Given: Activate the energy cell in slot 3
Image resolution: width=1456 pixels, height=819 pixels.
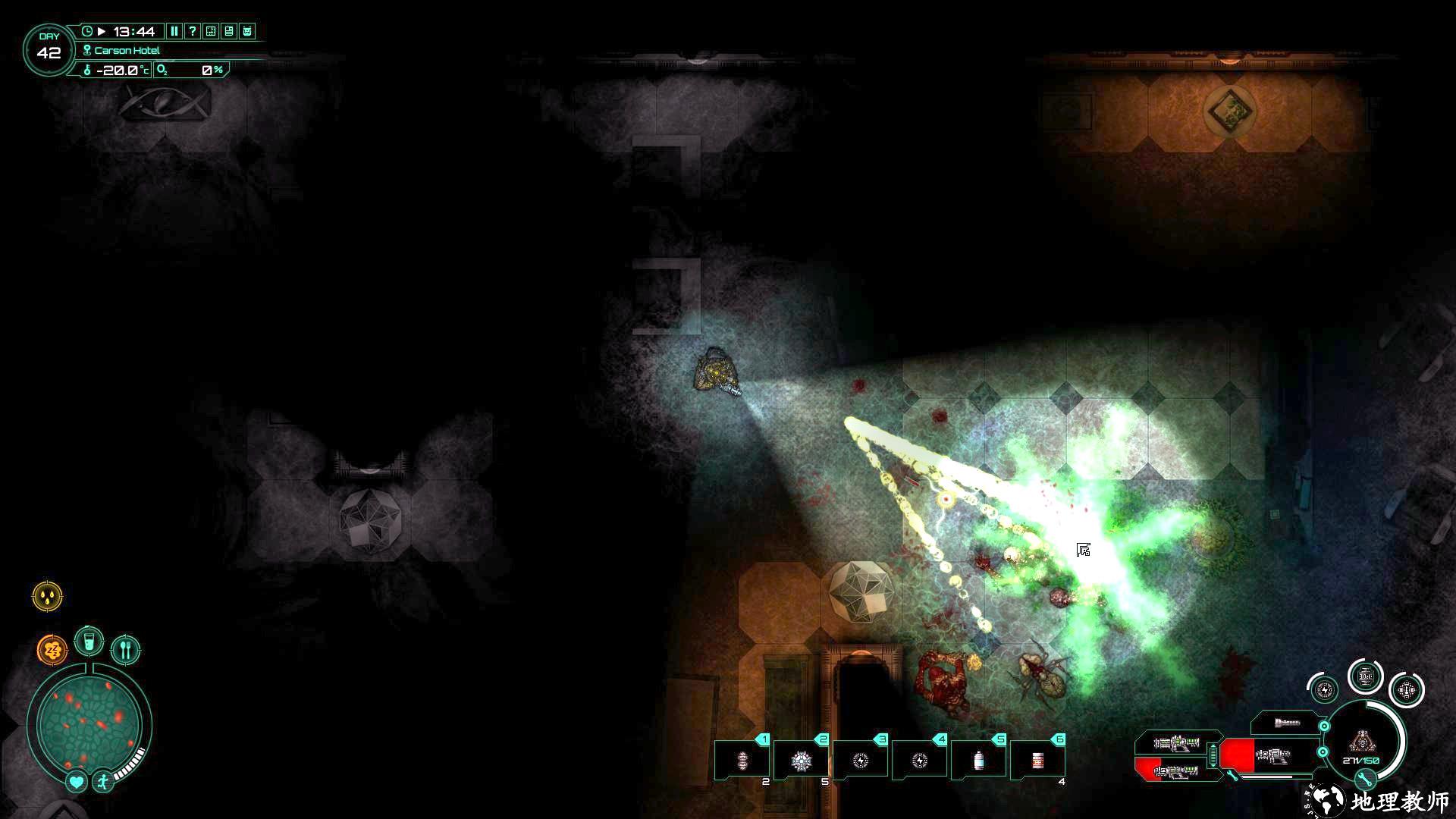Looking at the screenshot, I should tap(860, 760).
